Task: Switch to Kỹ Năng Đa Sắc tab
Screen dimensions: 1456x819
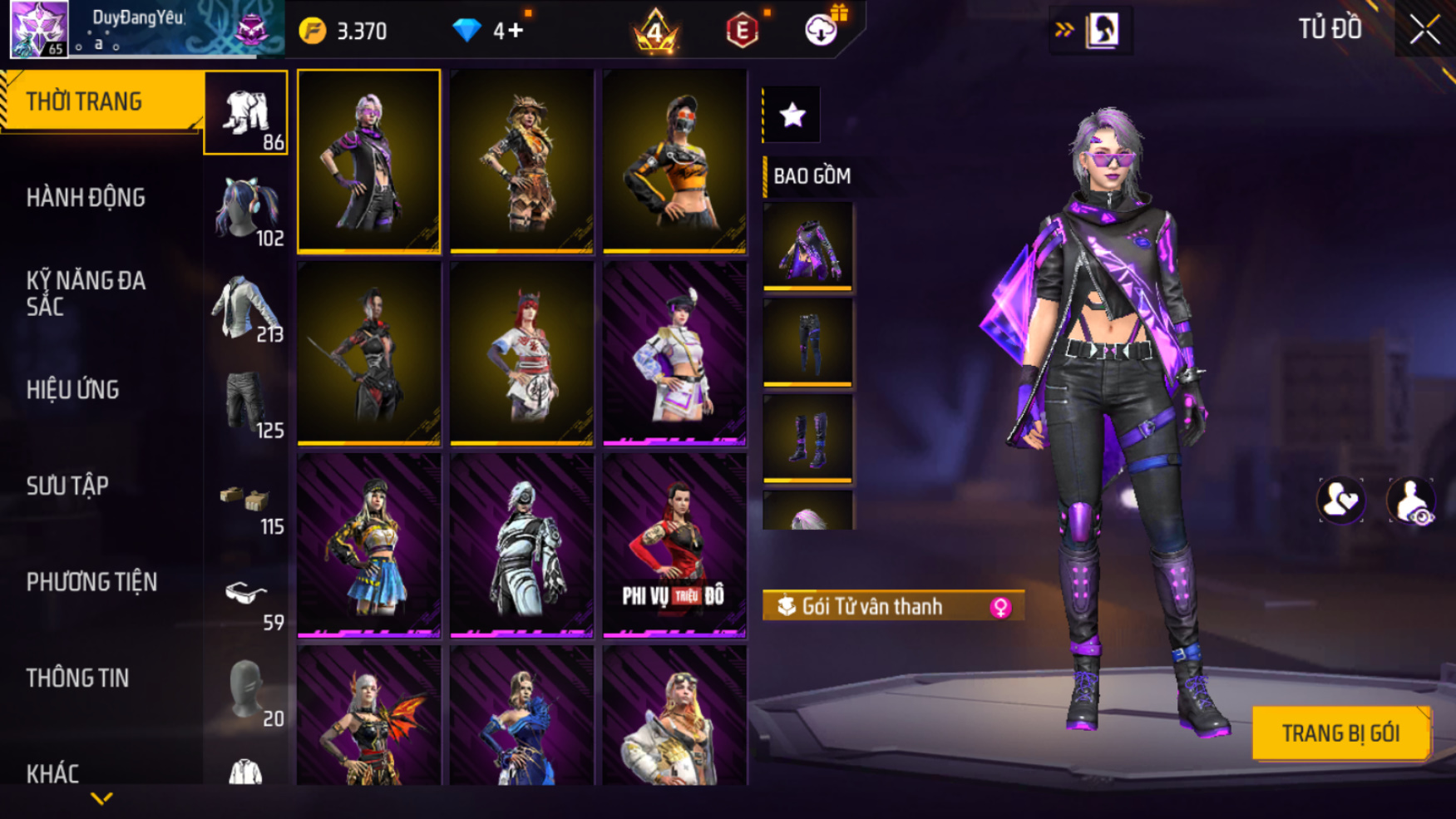Action: click(86, 294)
